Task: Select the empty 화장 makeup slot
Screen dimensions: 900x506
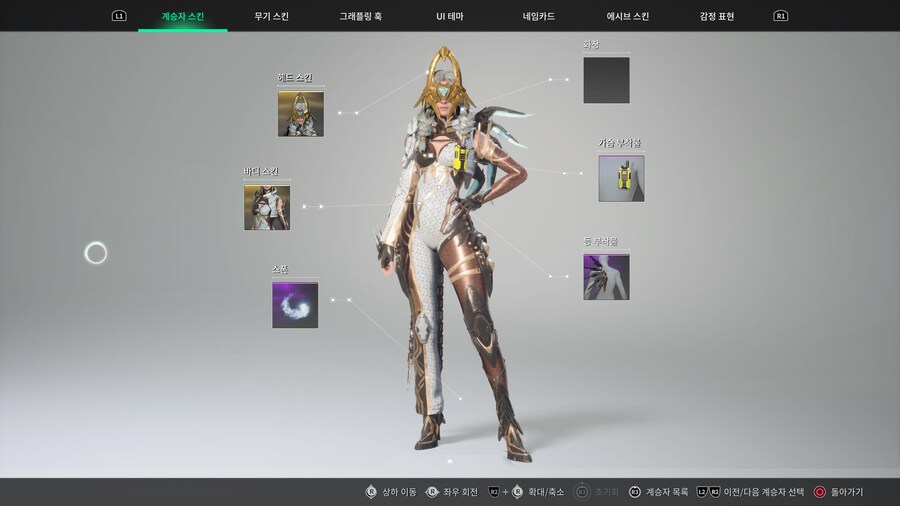Action: pyautogui.click(x=606, y=80)
